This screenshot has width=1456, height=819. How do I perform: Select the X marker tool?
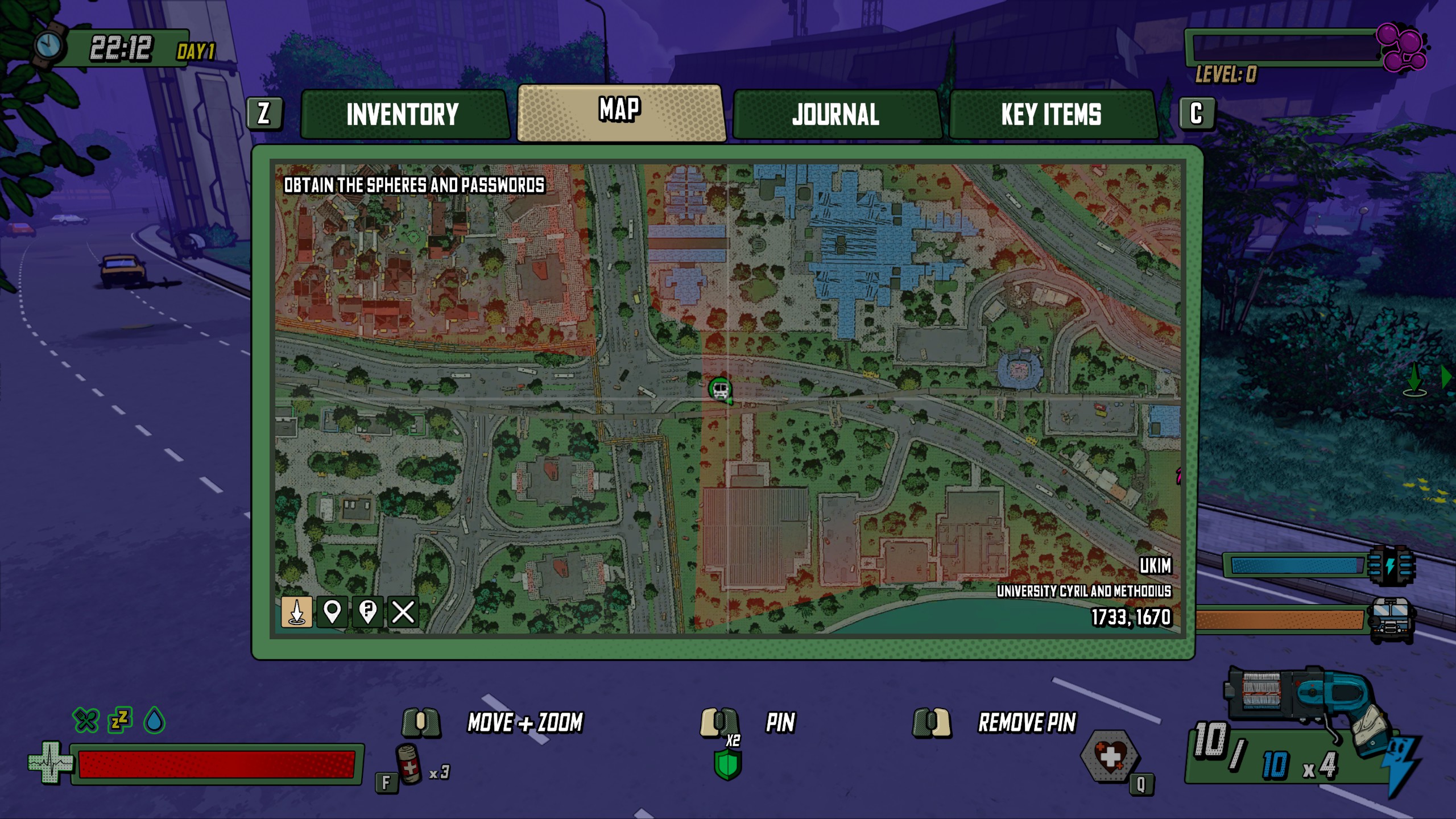coord(403,612)
